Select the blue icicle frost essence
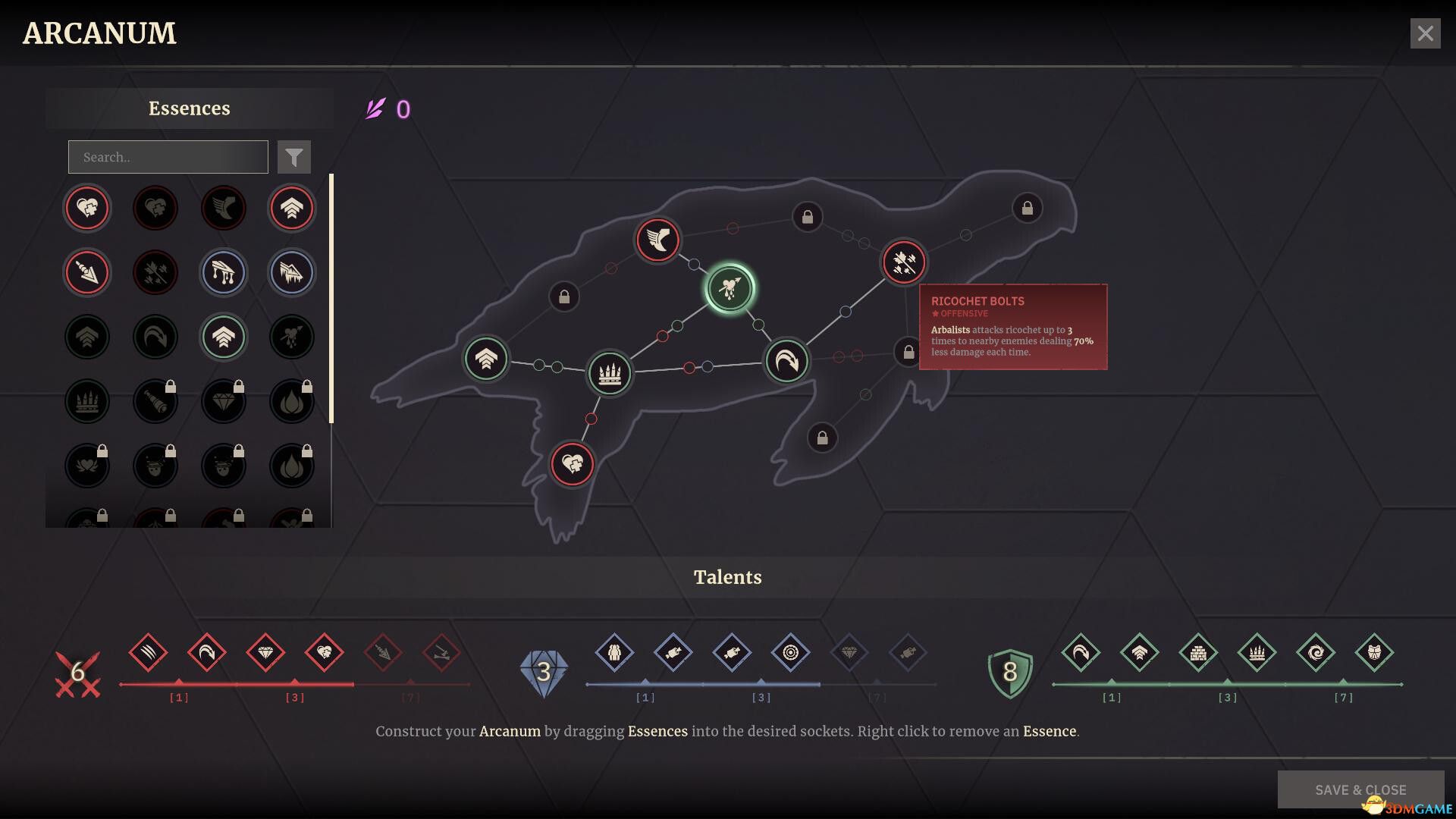The image size is (1456, 819). [x=291, y=272]
